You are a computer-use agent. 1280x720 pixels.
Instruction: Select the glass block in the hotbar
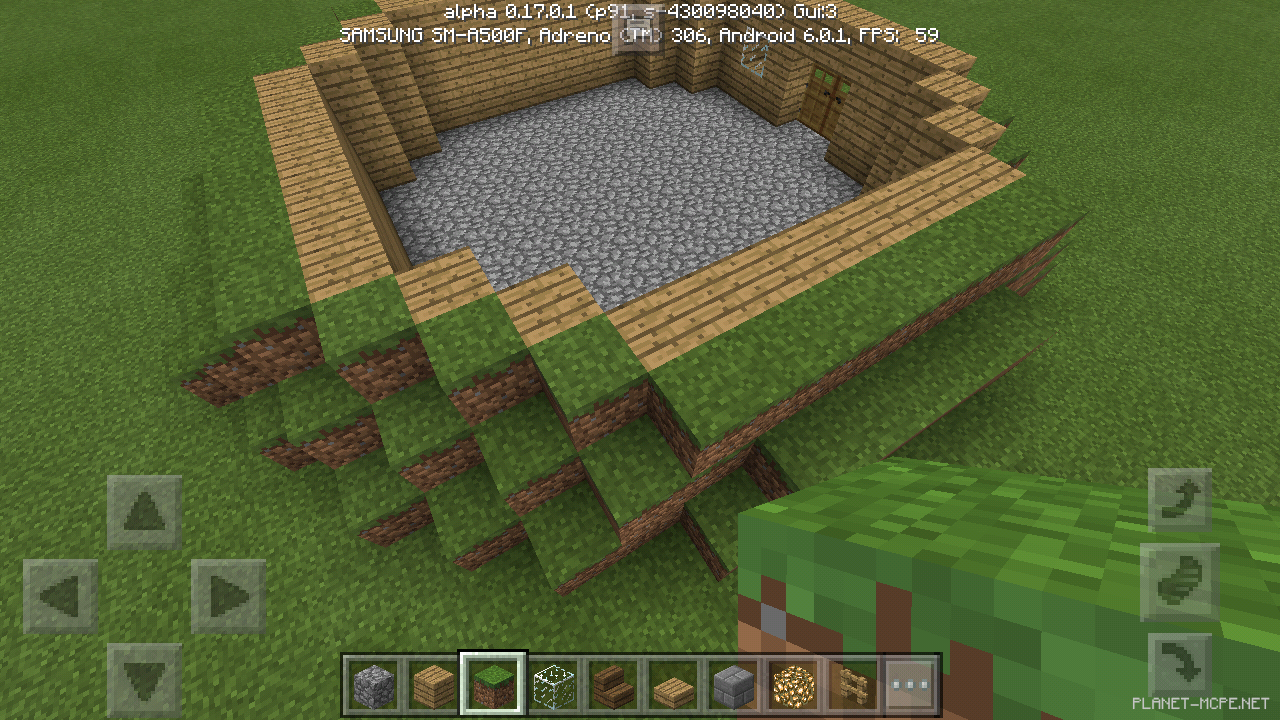tap(554, 685)
